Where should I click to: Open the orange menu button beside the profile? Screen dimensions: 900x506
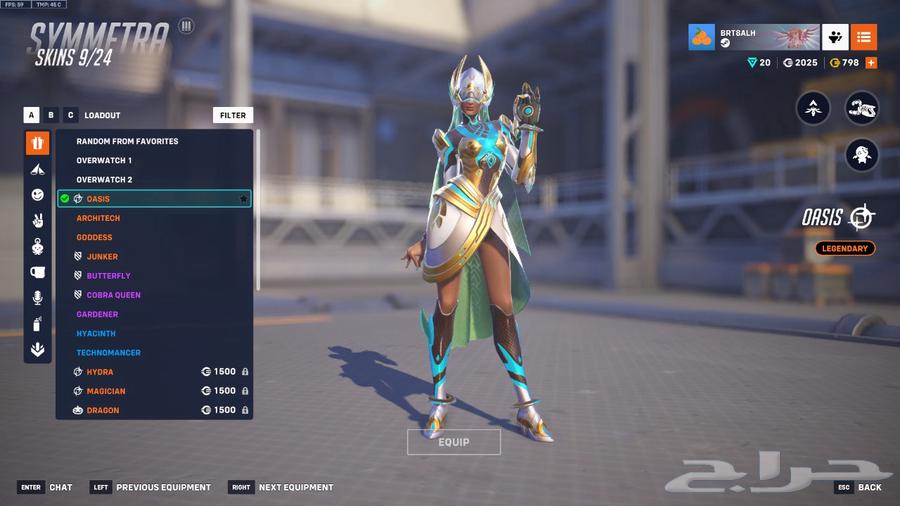point(864,37)
